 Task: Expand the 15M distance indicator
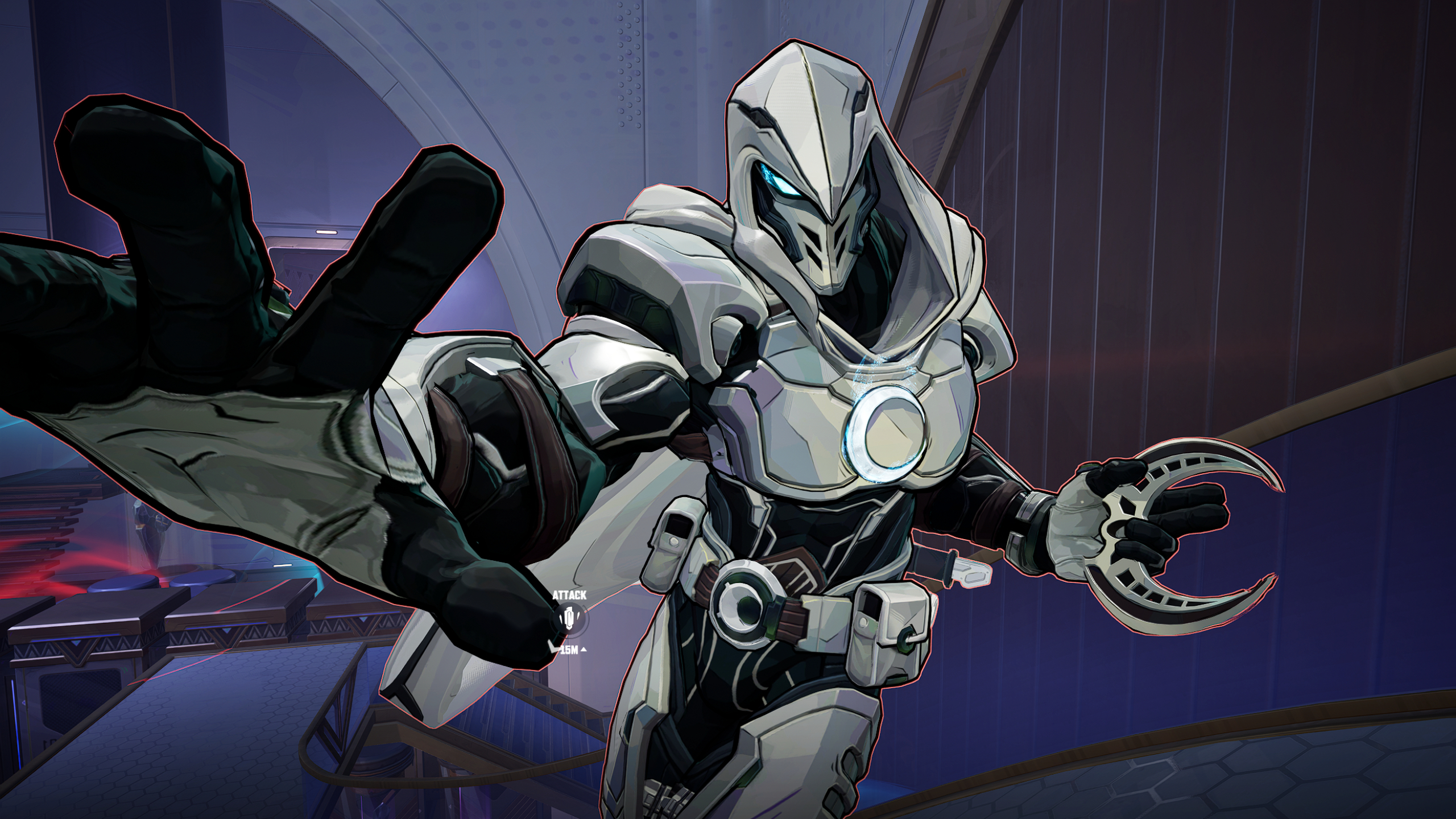(569, 650)
